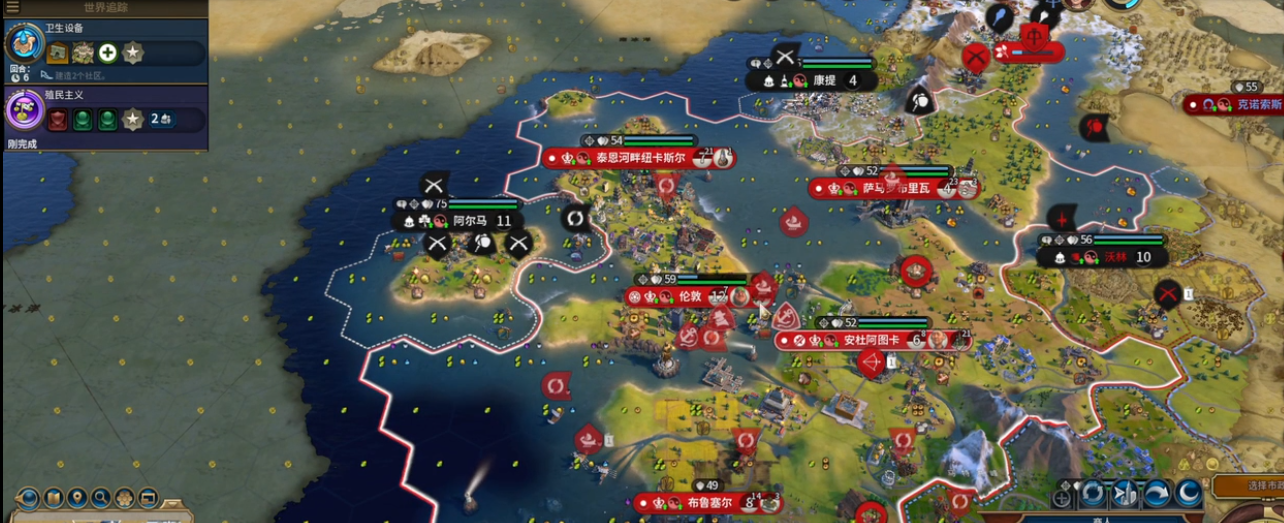Toggle the map pin placement button
The image size is (1284, 523).
pos(77,497)
